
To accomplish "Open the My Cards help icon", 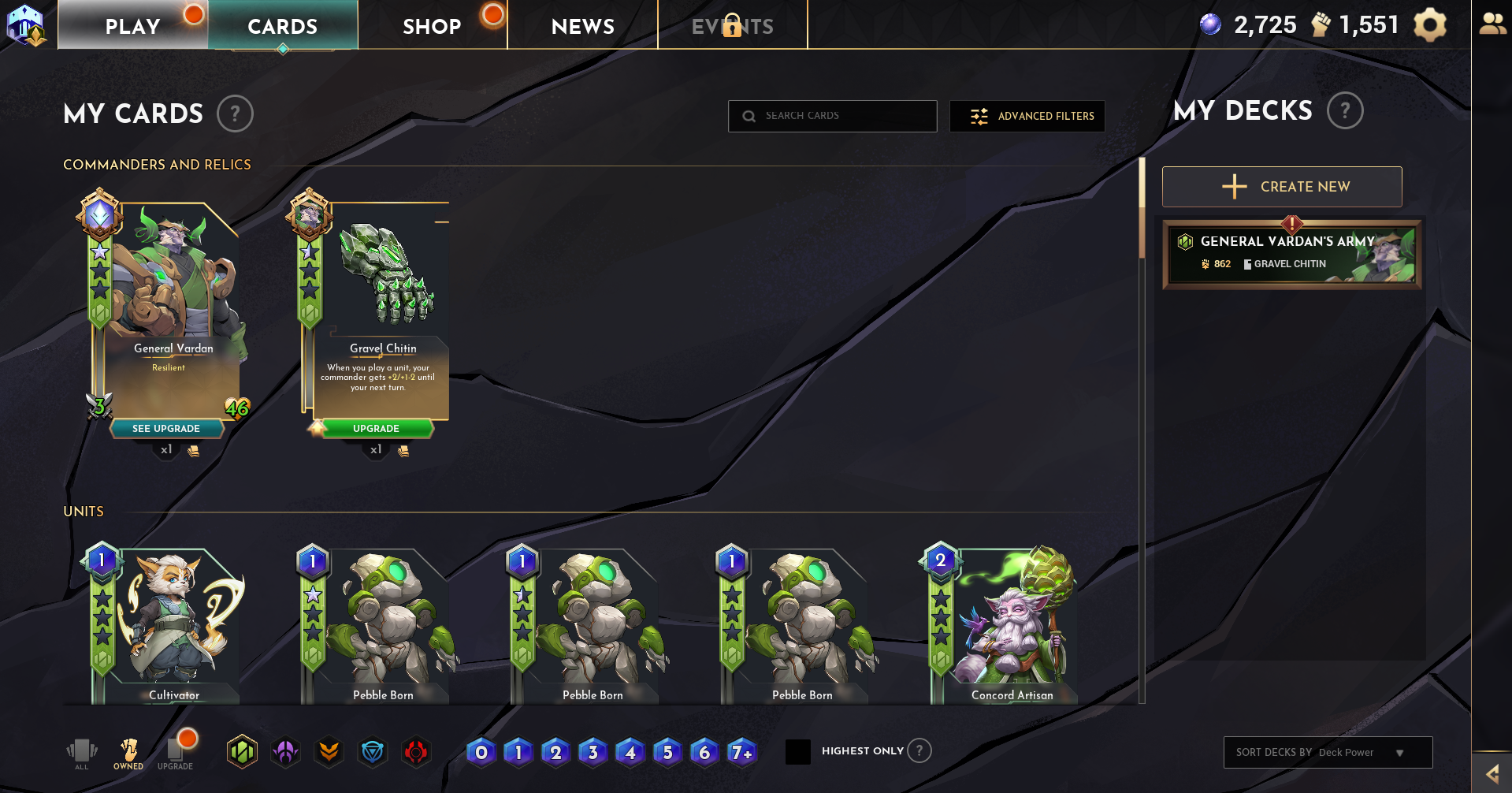I will (235, 114).
